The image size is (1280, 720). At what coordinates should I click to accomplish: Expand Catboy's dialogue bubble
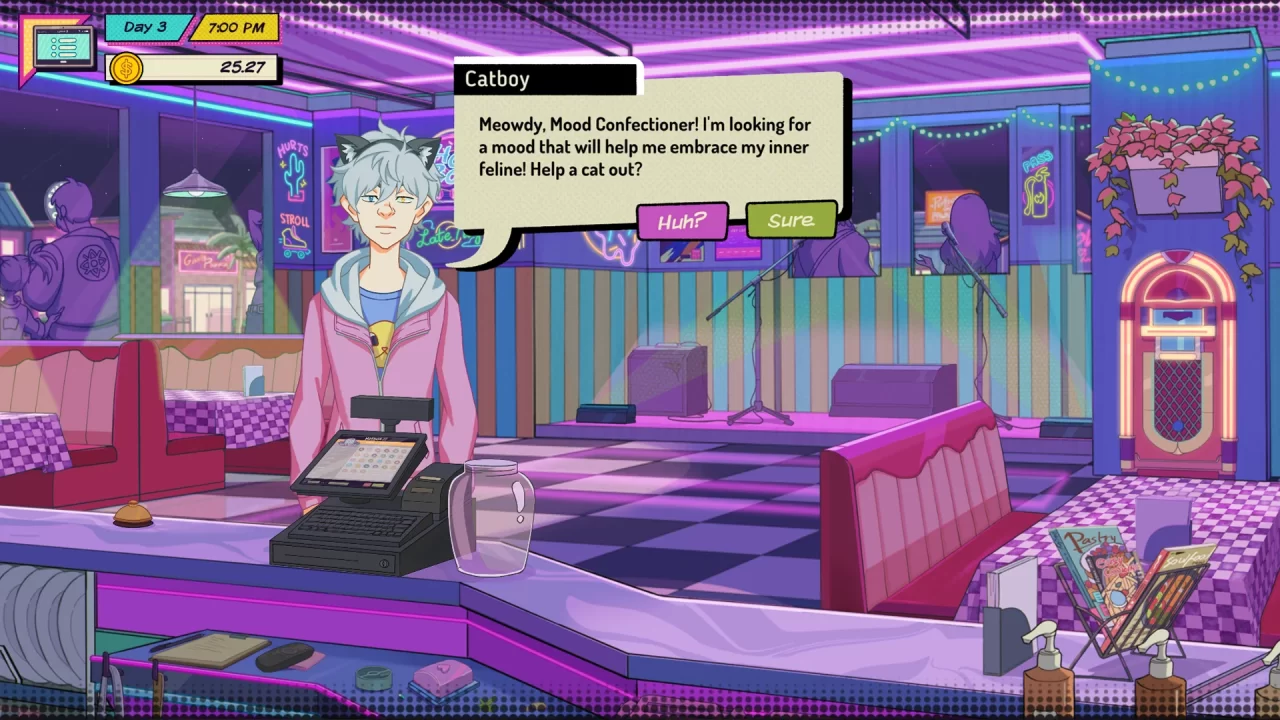click(x=640, y=147)
